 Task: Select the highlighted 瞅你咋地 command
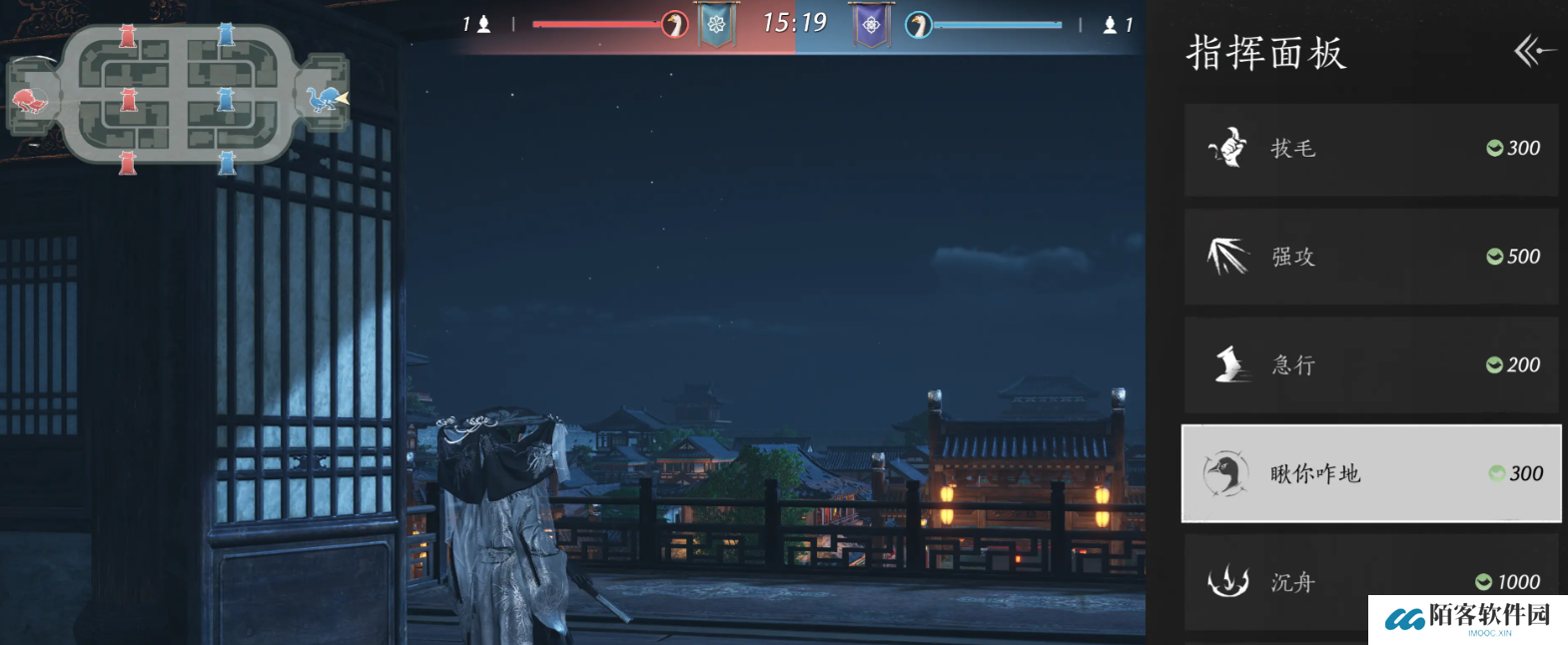[x=1370, y=473]
